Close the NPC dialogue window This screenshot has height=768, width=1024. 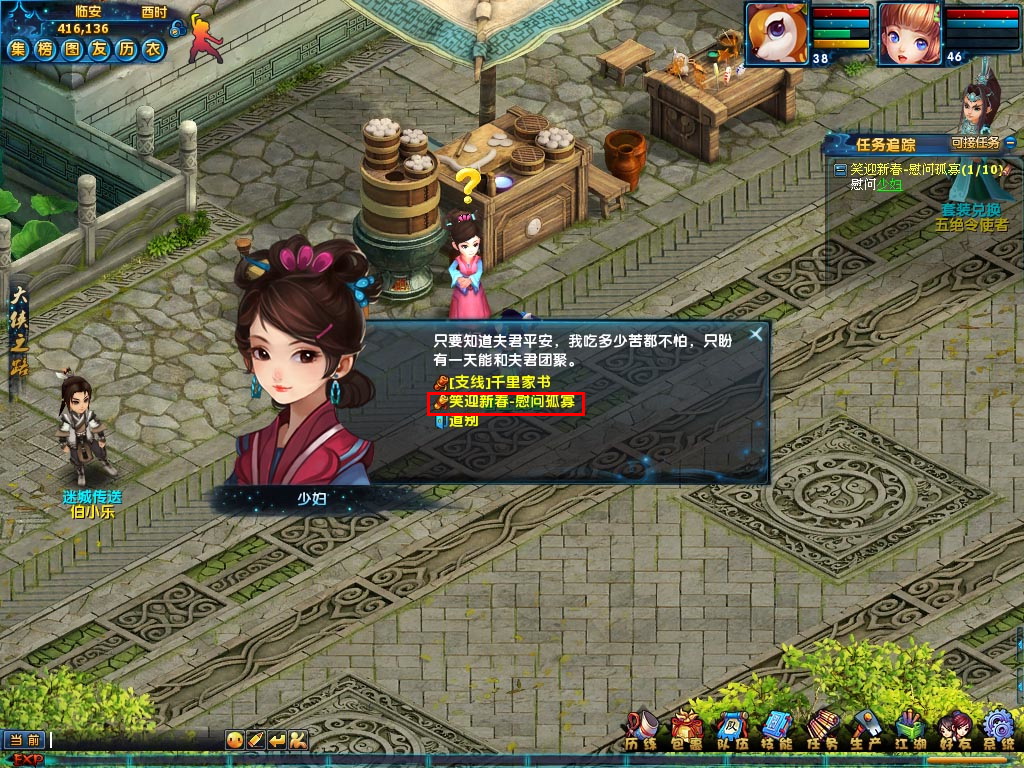756,335
